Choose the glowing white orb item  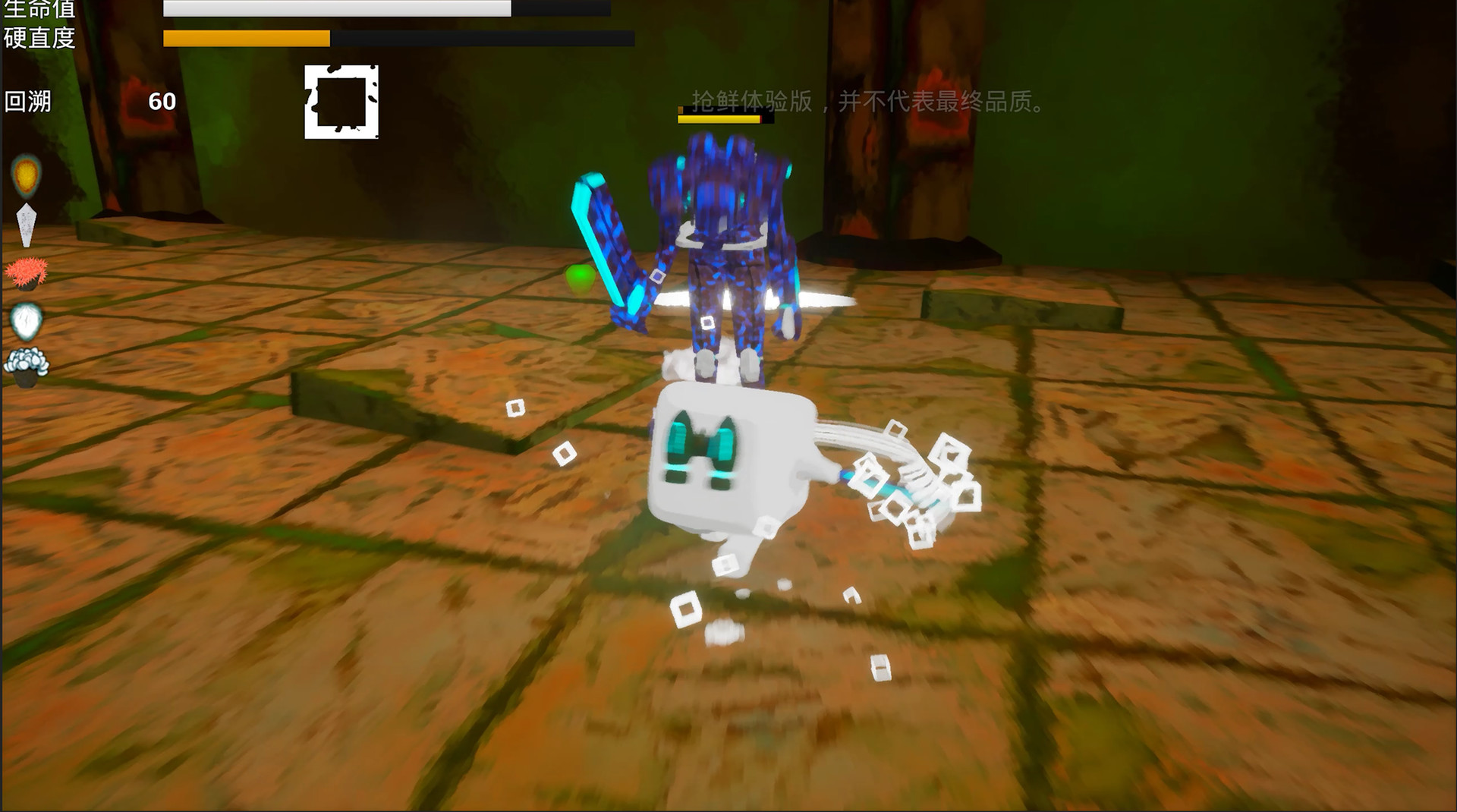(25, 323)
